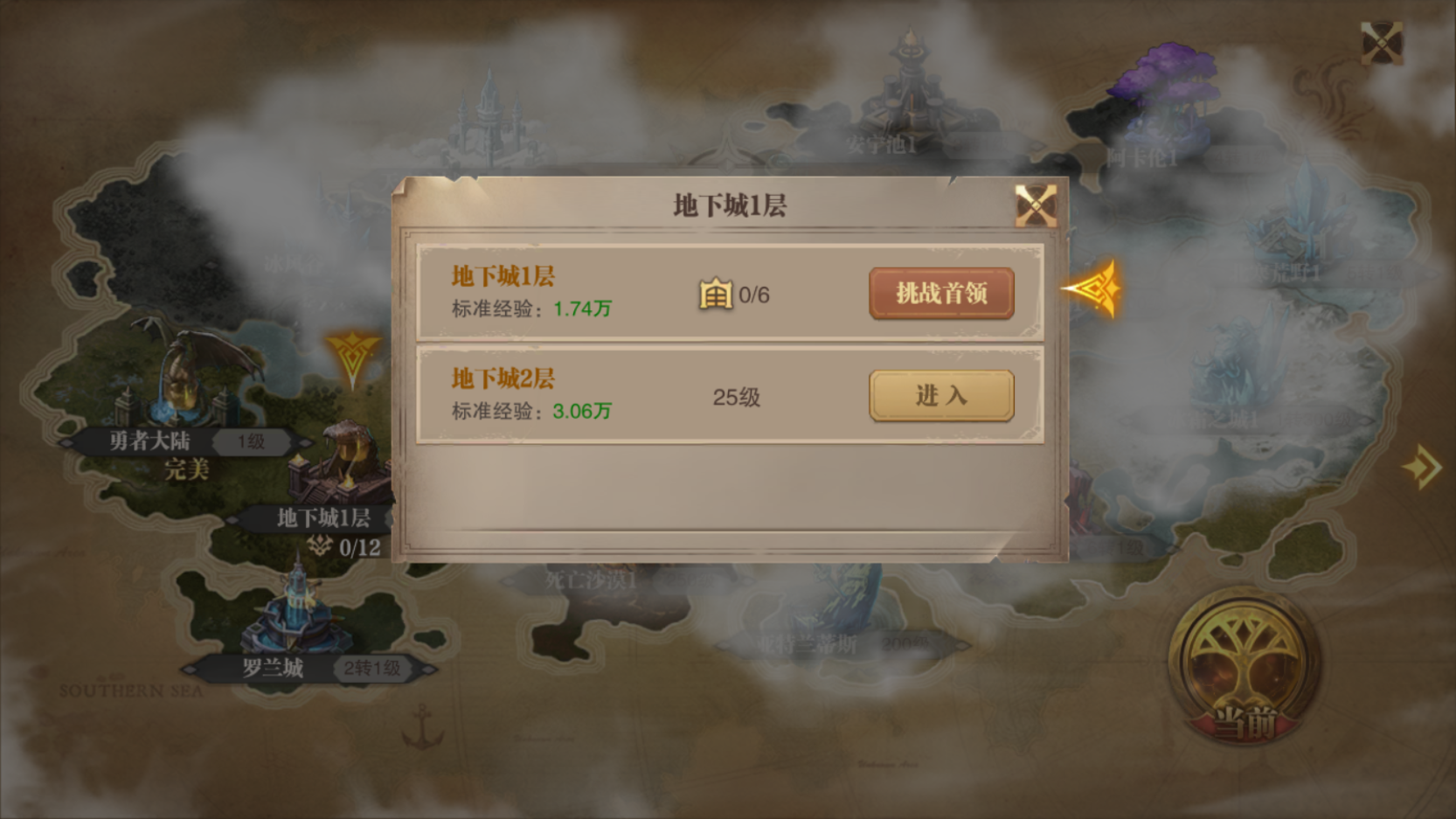Click the gate icon showing 0/6
The width and height of the screenshot is (1456, 819).
point(714,294)
